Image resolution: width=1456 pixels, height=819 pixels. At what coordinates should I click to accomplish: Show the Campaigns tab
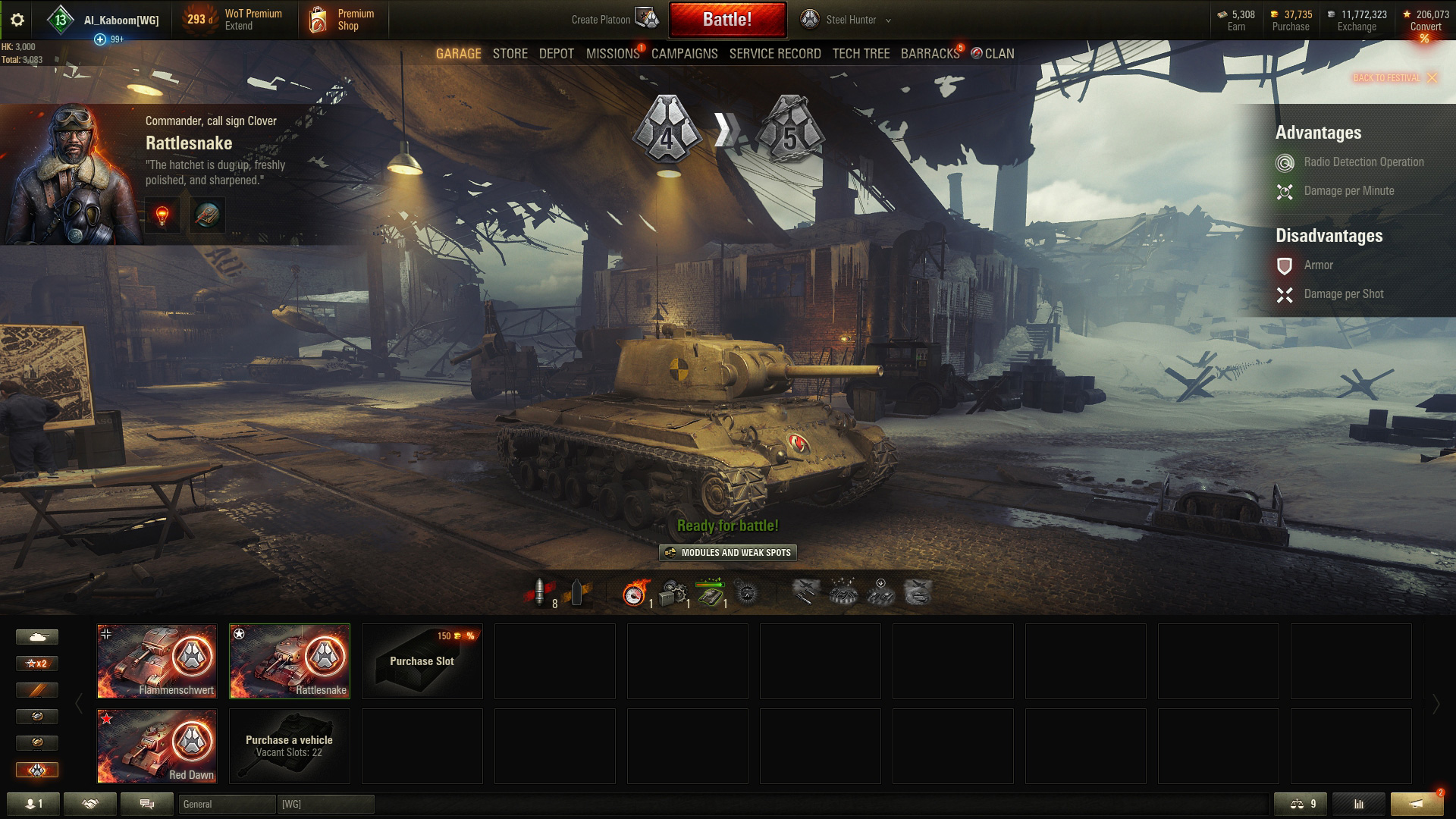(x=684, y=54)
